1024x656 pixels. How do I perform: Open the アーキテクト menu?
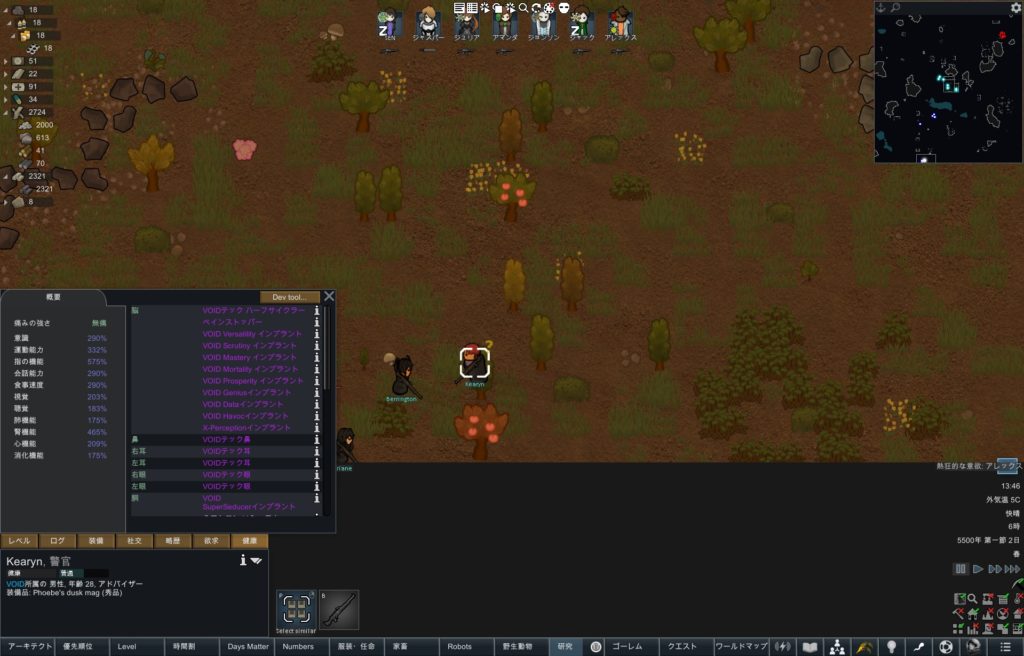27,647
